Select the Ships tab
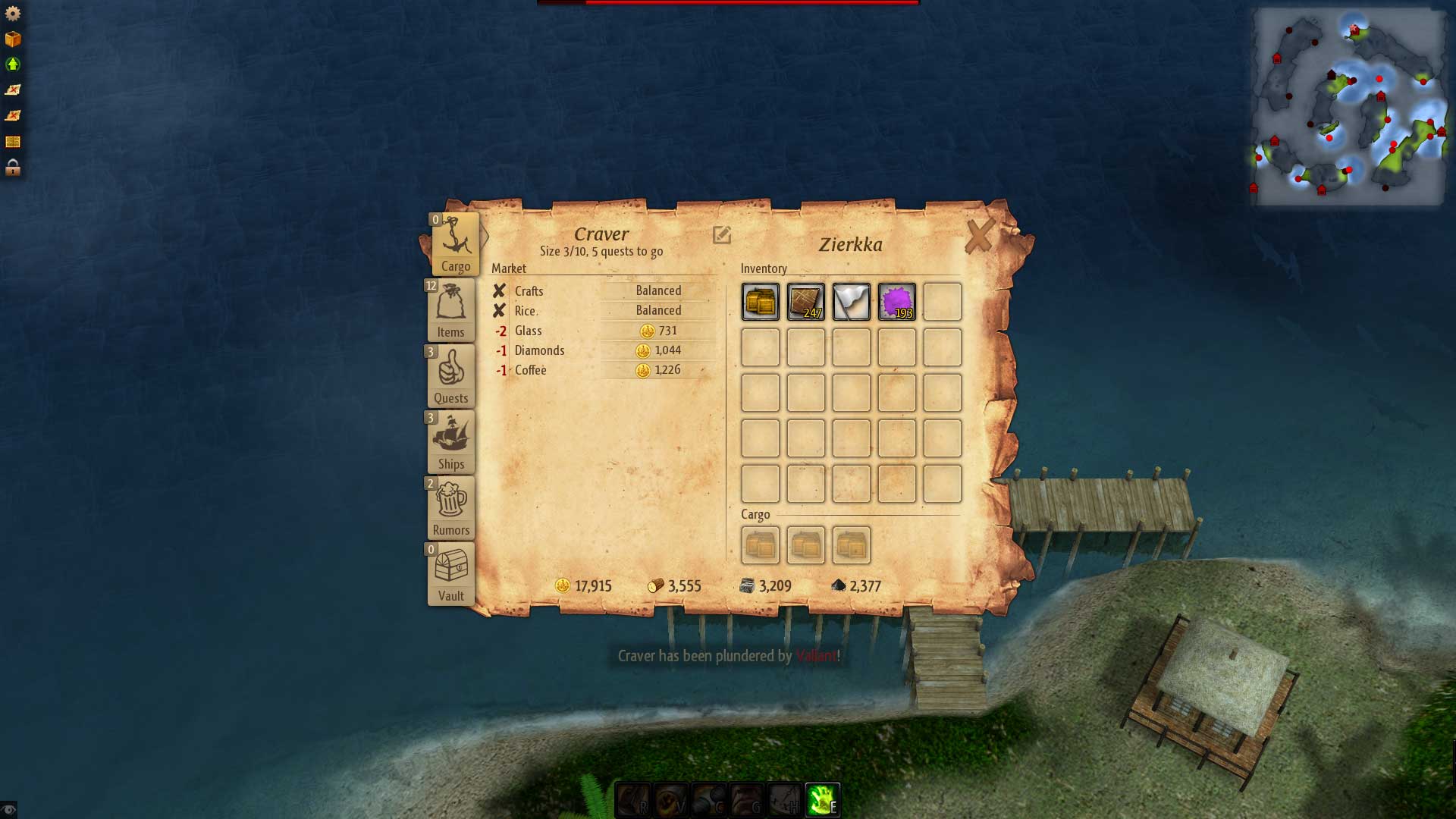 pyautogui.click(x=451, y=442)
